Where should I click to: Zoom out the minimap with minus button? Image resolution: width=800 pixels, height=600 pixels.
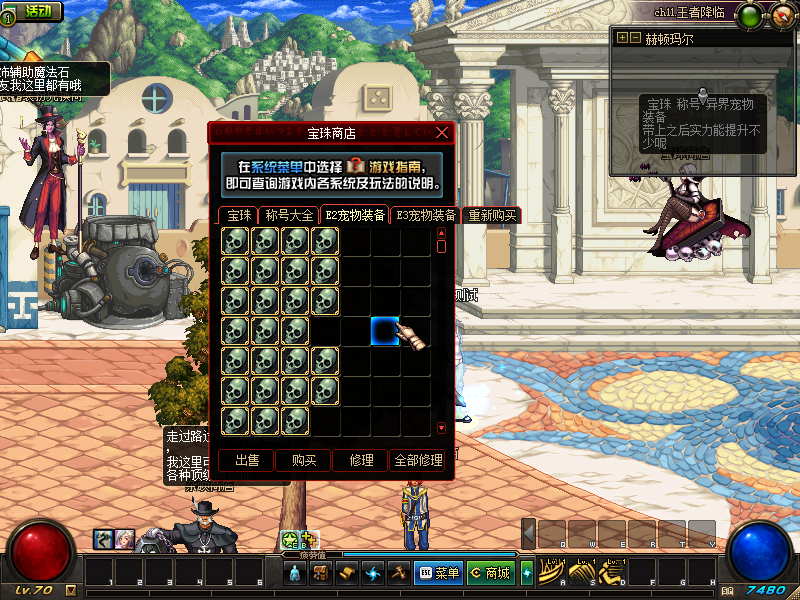point(634,38)
